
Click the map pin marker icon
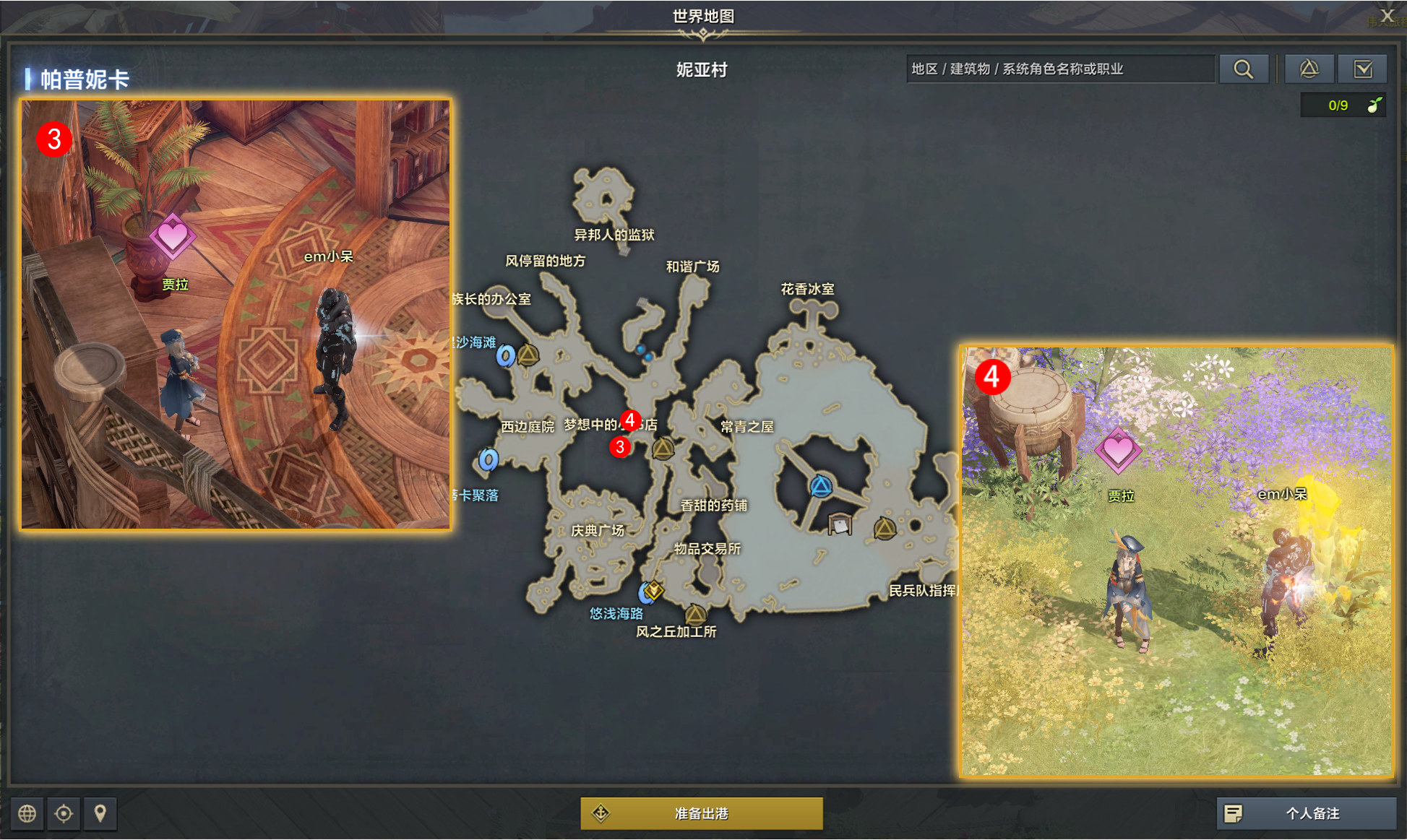[x=100, y=813]
